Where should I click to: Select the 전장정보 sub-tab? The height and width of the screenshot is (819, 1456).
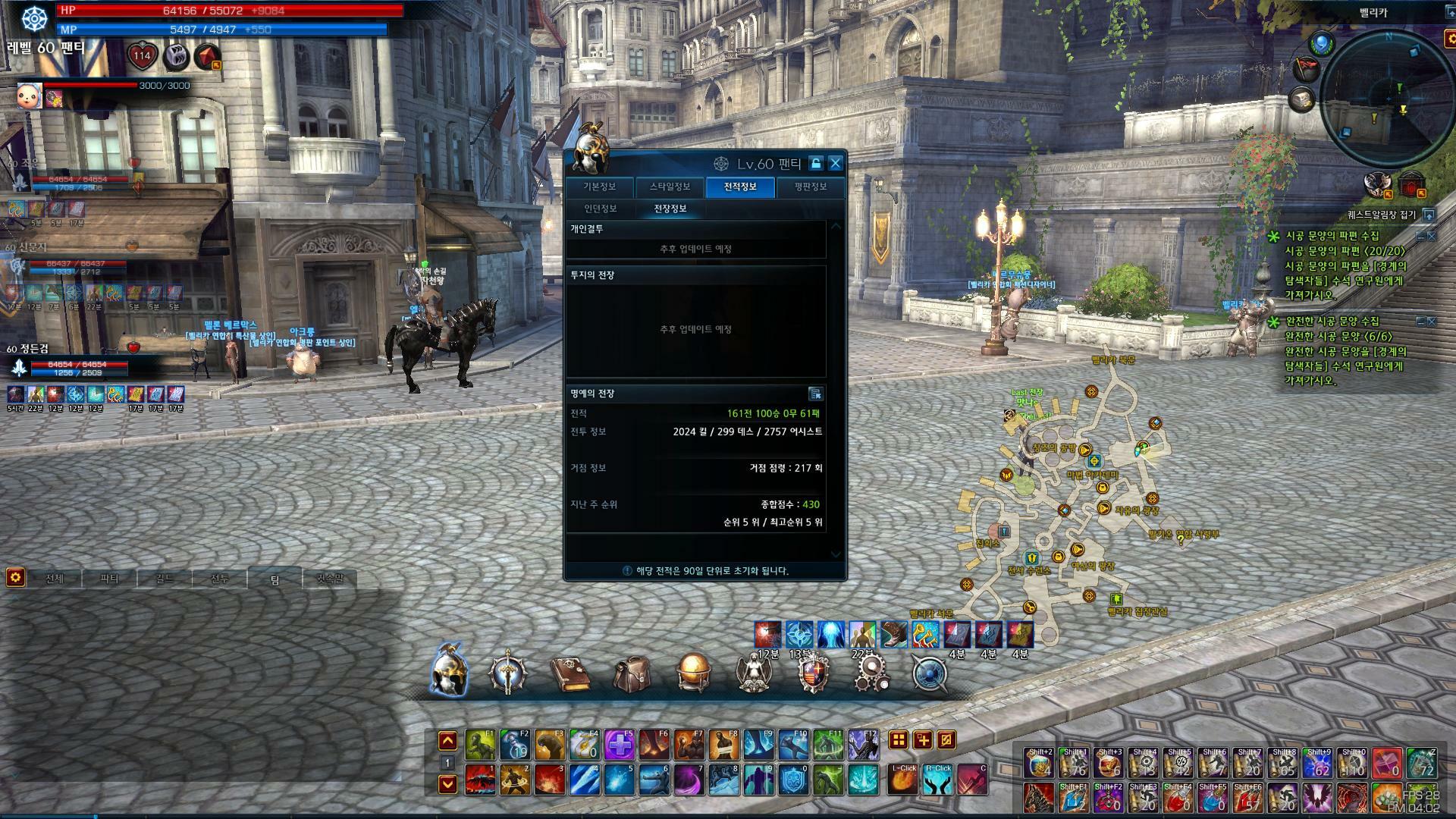pyautogui.click(x=670, y=209)
